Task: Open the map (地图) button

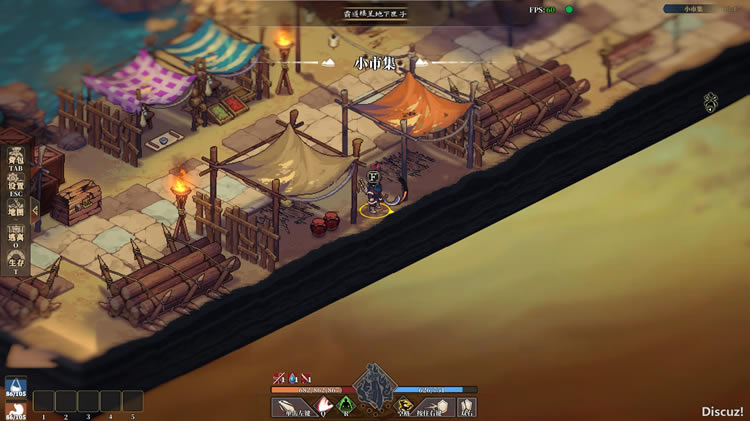Action: pos(16,211)
